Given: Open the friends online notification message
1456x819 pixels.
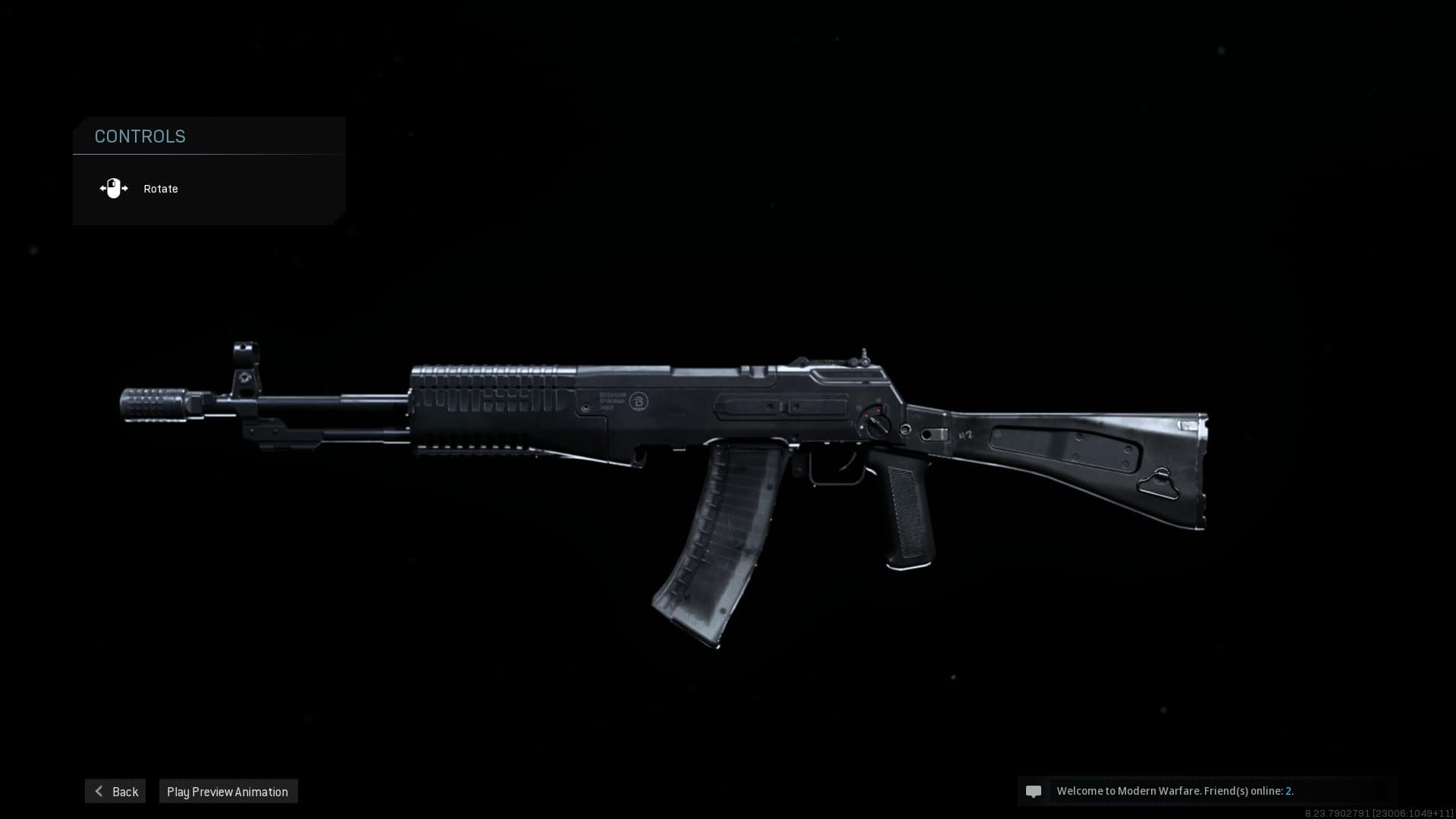Looking at the screenshot, I should 1175,791.
